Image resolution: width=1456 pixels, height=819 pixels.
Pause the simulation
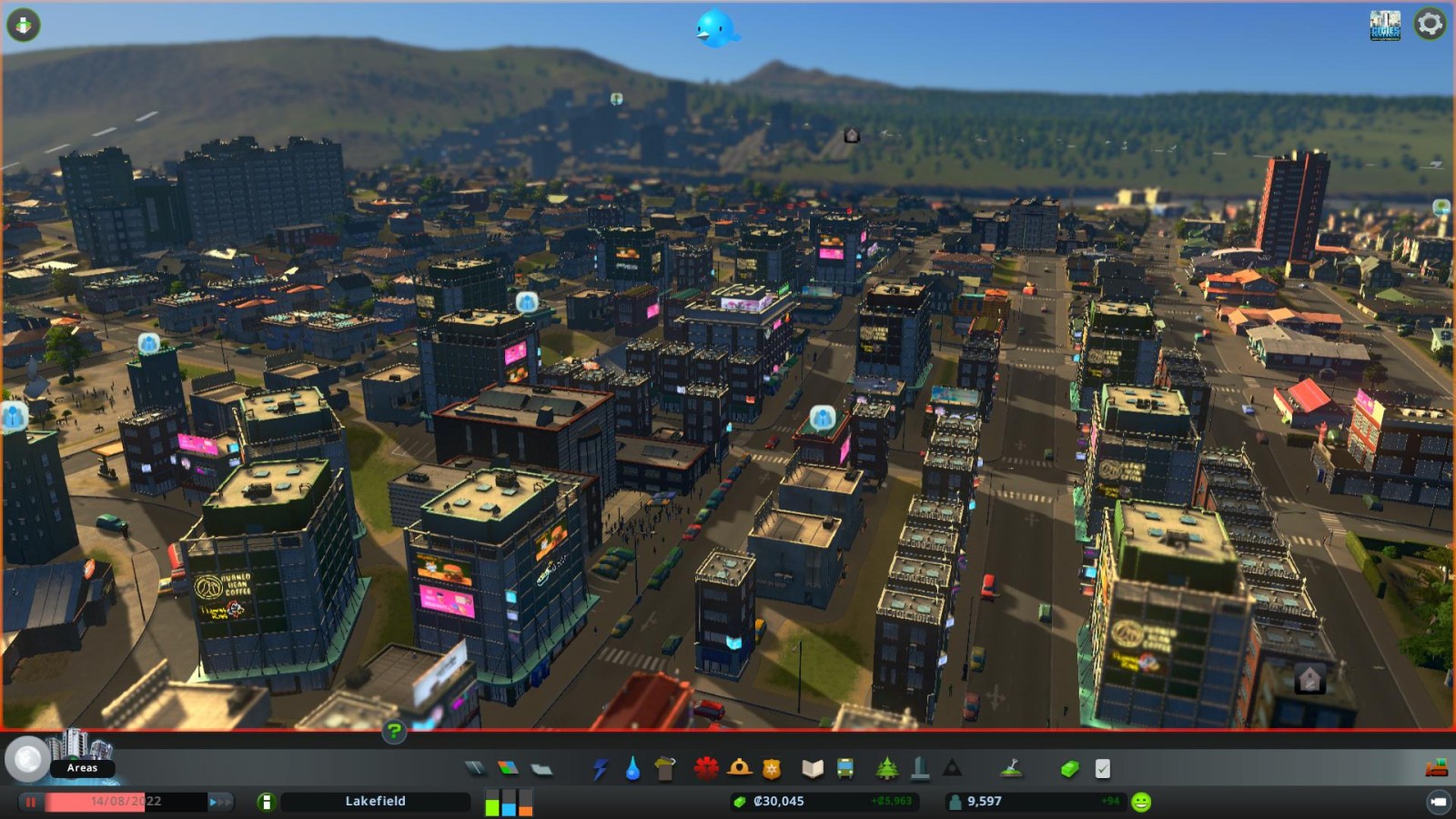pyautogui.click(x=31, y=802)
